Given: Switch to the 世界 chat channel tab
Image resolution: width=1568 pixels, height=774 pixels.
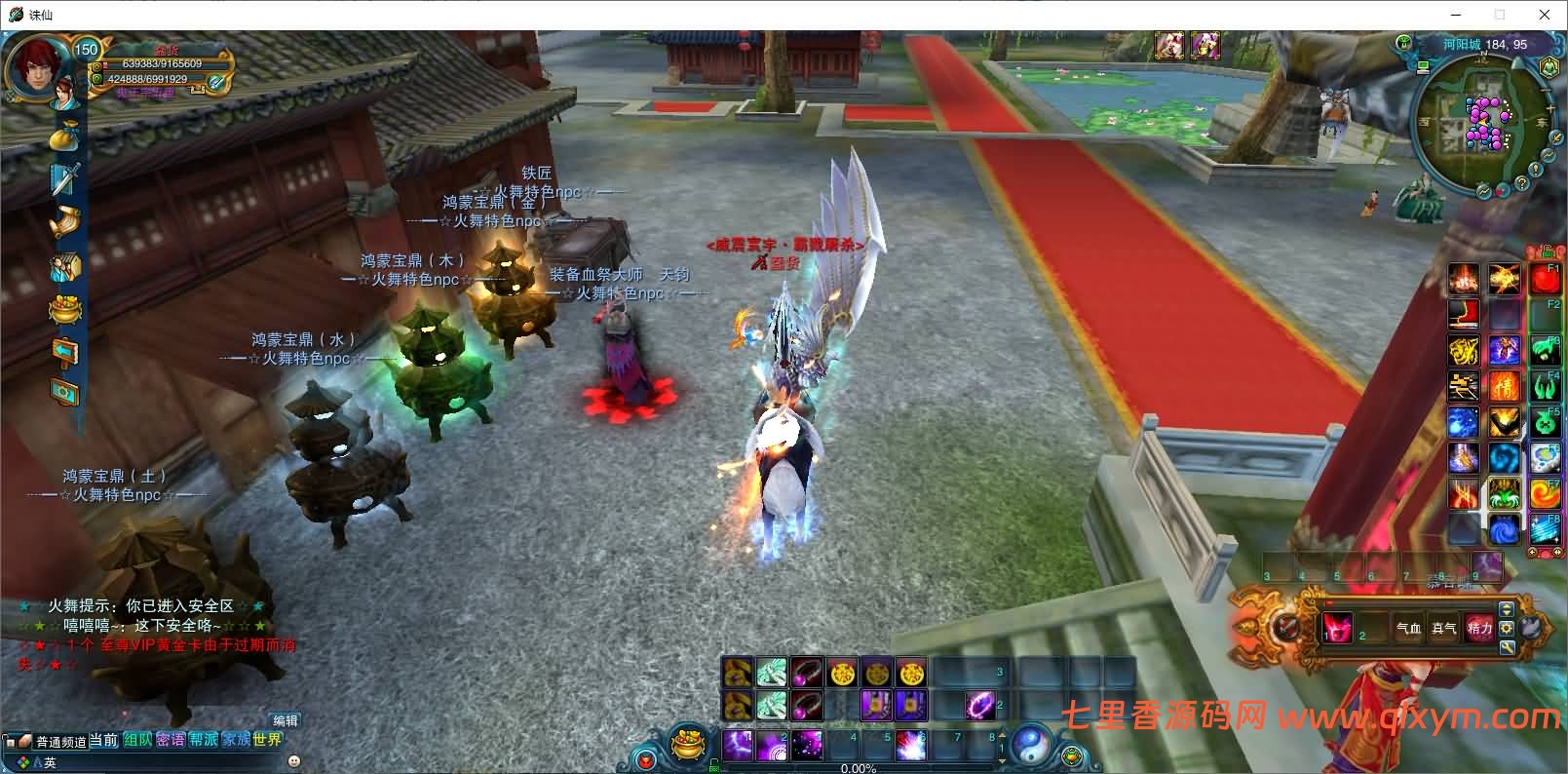Looking at the screenshot, I should tap(267, 740).
